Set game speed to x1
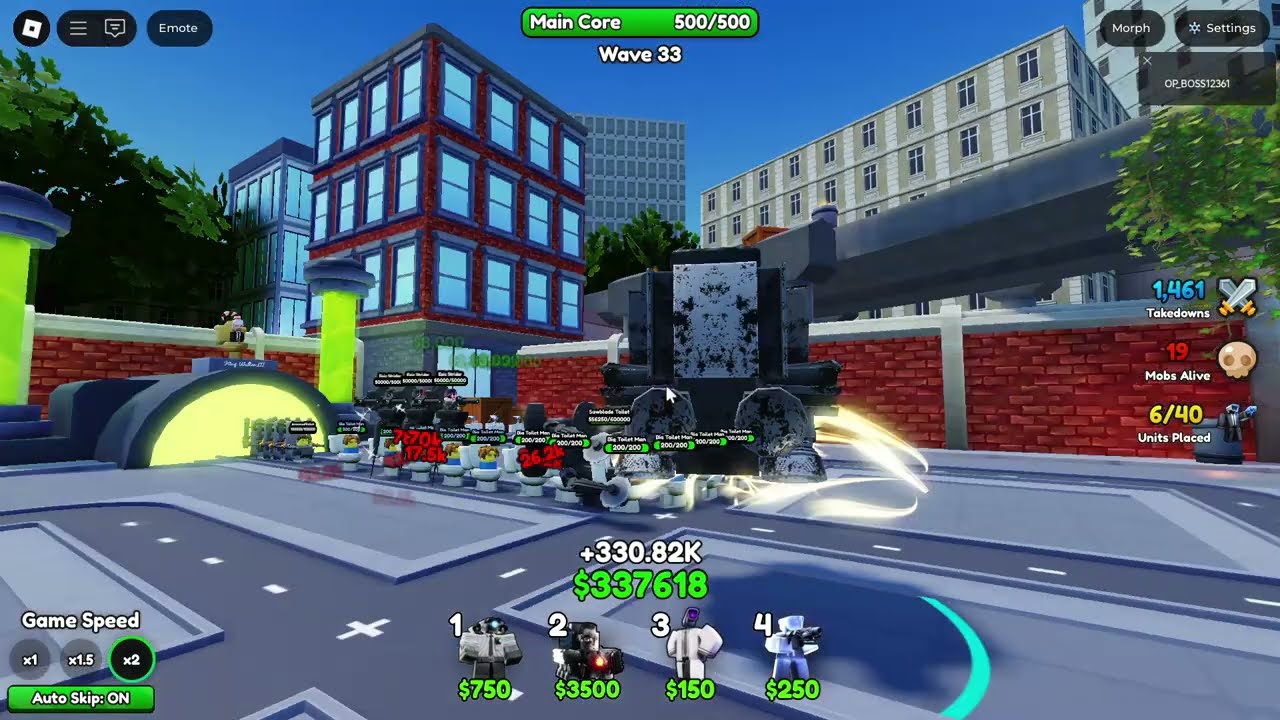Screen dimensions: 1280x720 [30, 660]
